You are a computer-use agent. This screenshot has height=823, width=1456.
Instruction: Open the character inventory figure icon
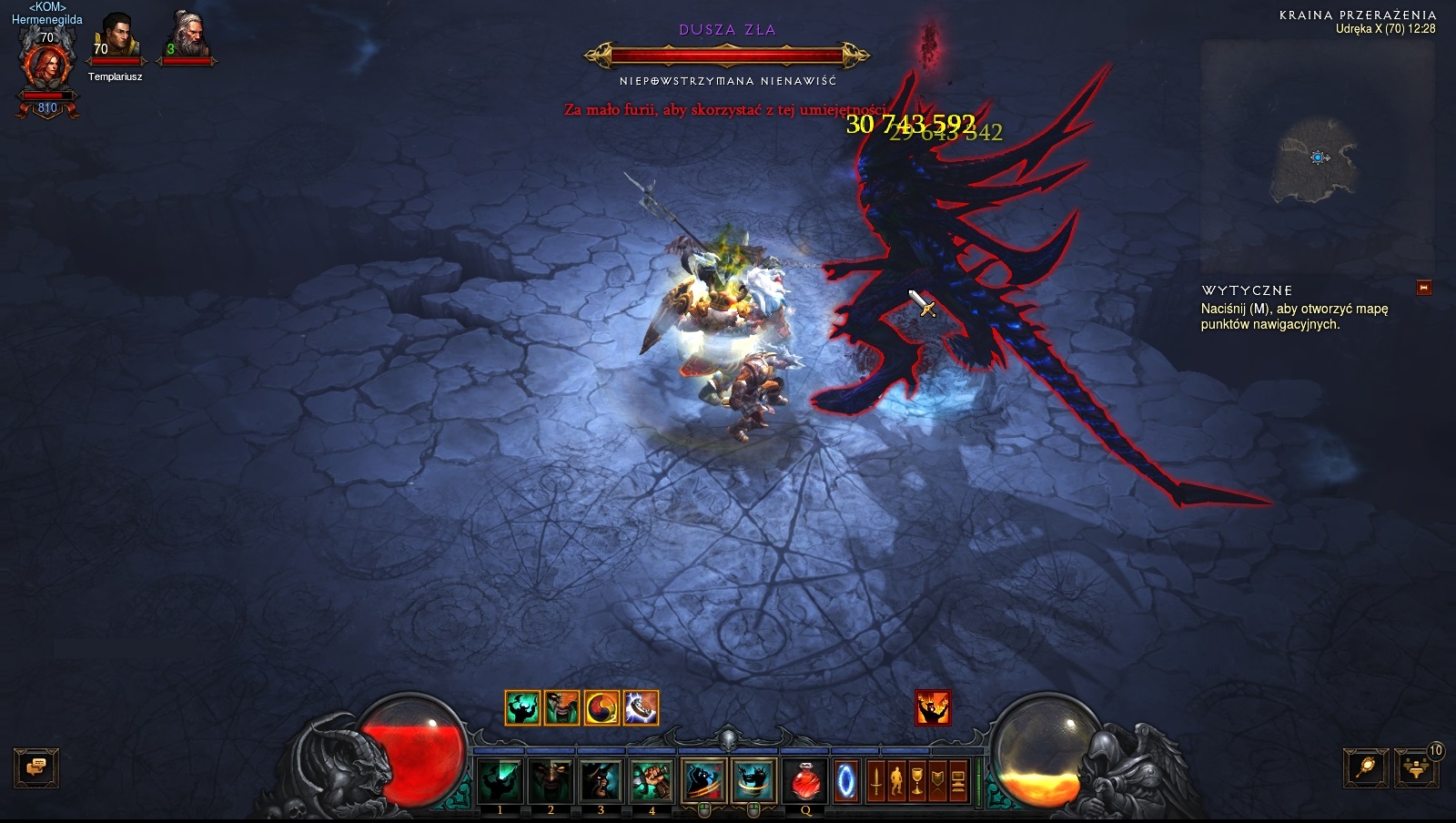[x=896, y=781]
